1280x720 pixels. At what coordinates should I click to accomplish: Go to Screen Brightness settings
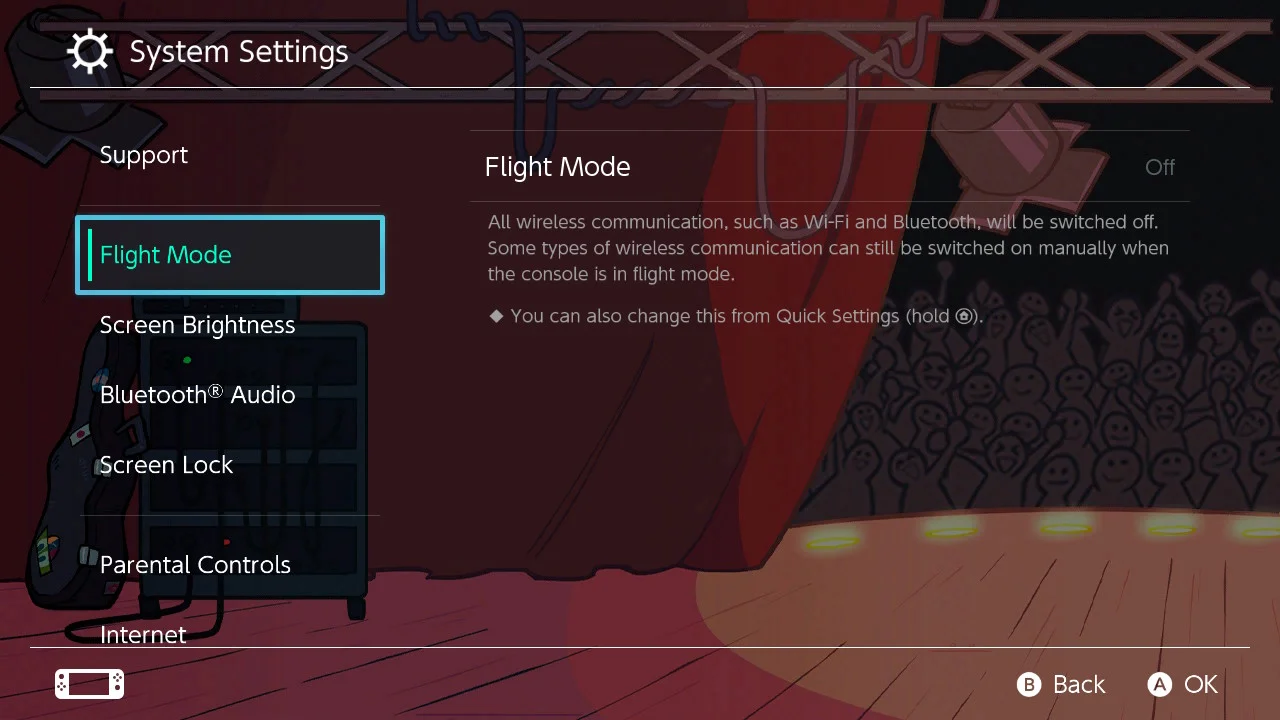click(x=198, y=325)
